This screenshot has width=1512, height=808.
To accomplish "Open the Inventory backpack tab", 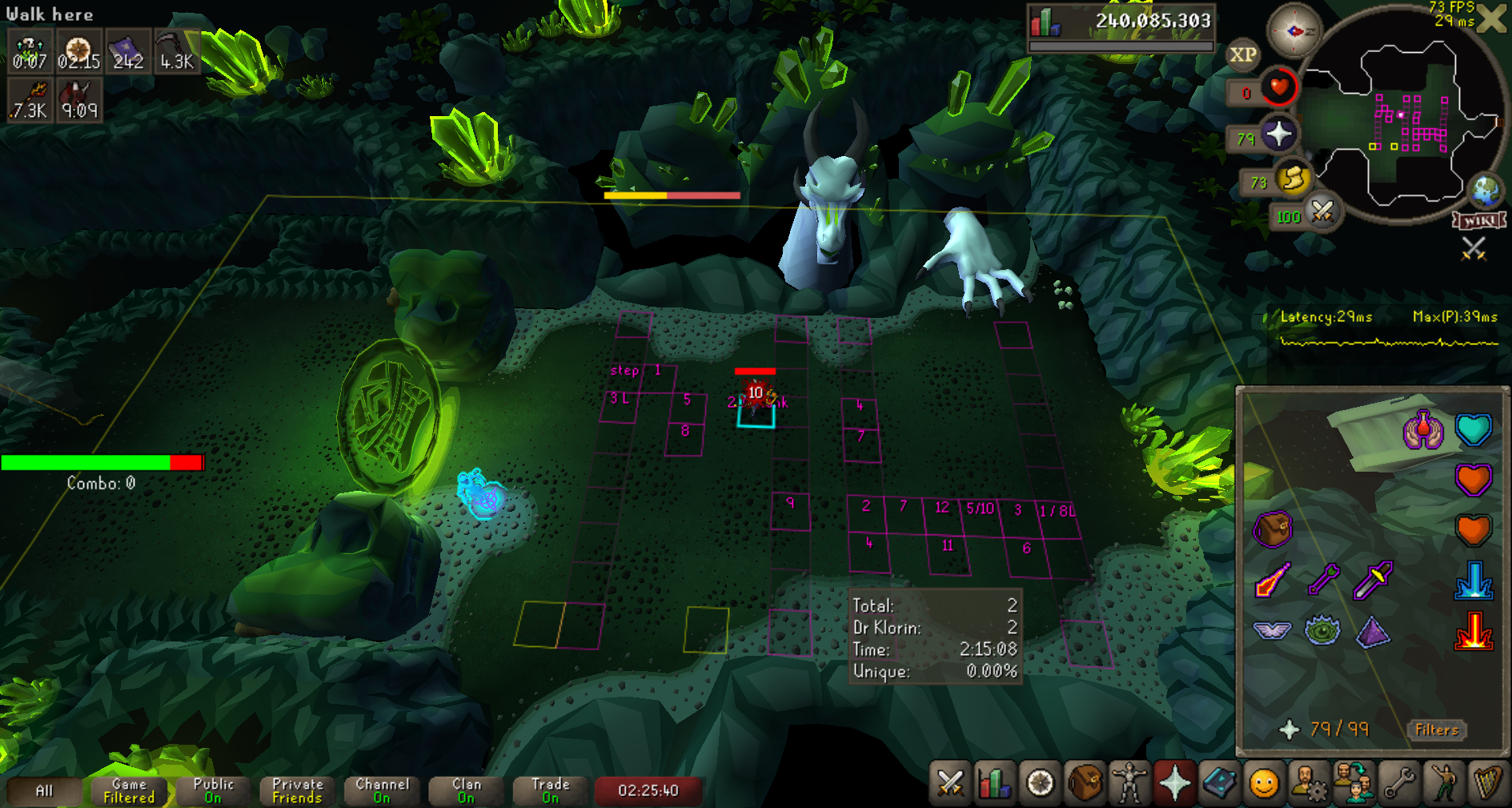I will pos(1085,782).
